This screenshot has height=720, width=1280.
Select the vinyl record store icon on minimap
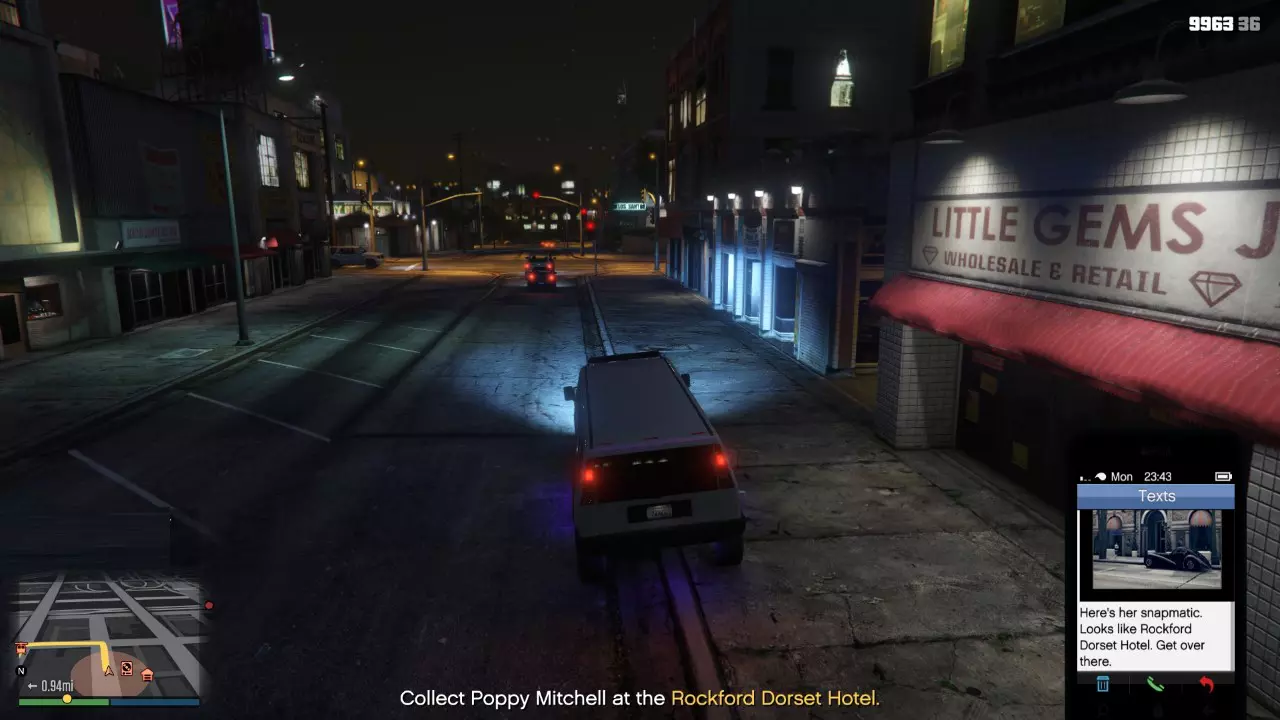coord(127,669)
